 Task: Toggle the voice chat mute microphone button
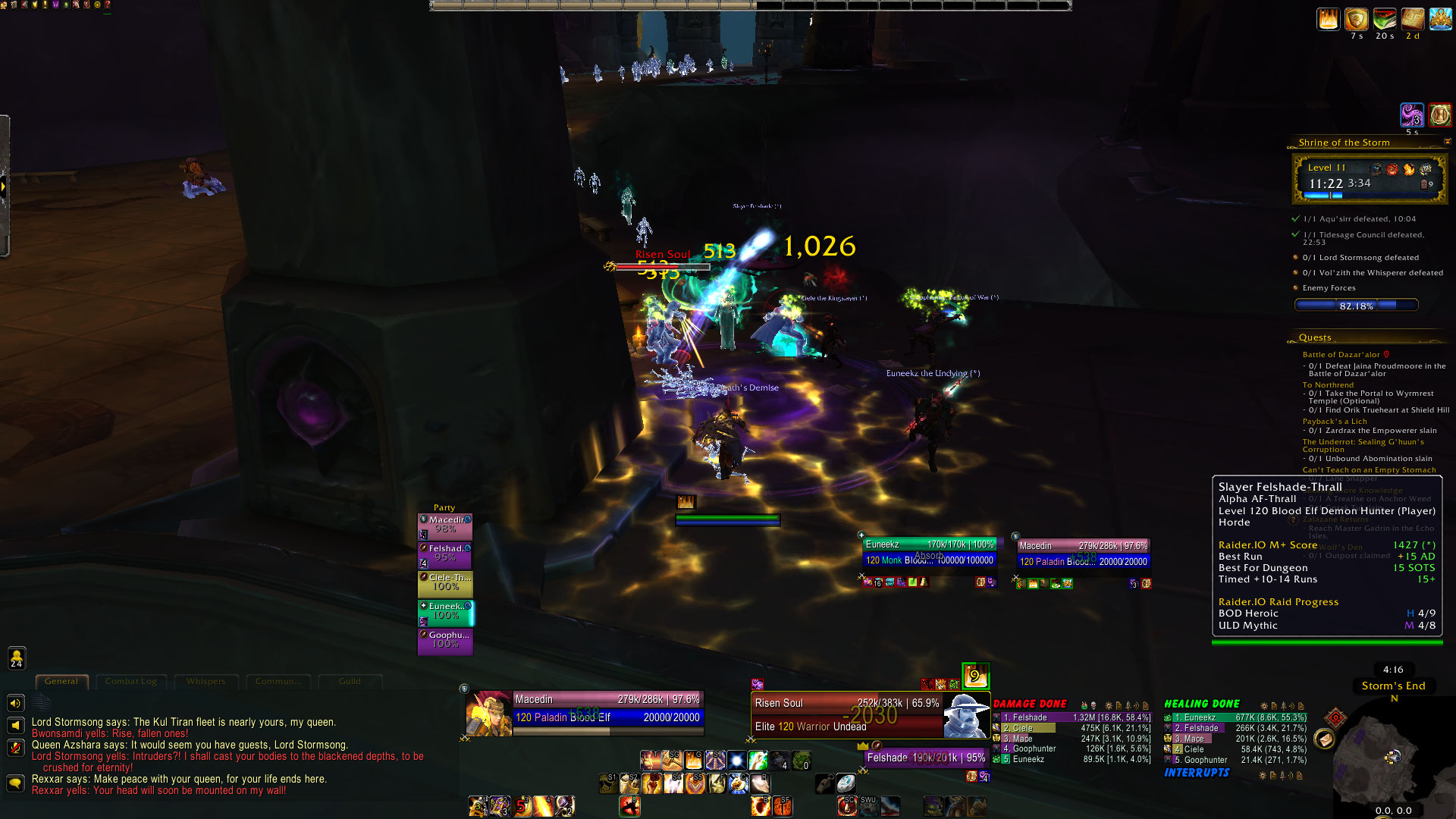click(15, 747)
